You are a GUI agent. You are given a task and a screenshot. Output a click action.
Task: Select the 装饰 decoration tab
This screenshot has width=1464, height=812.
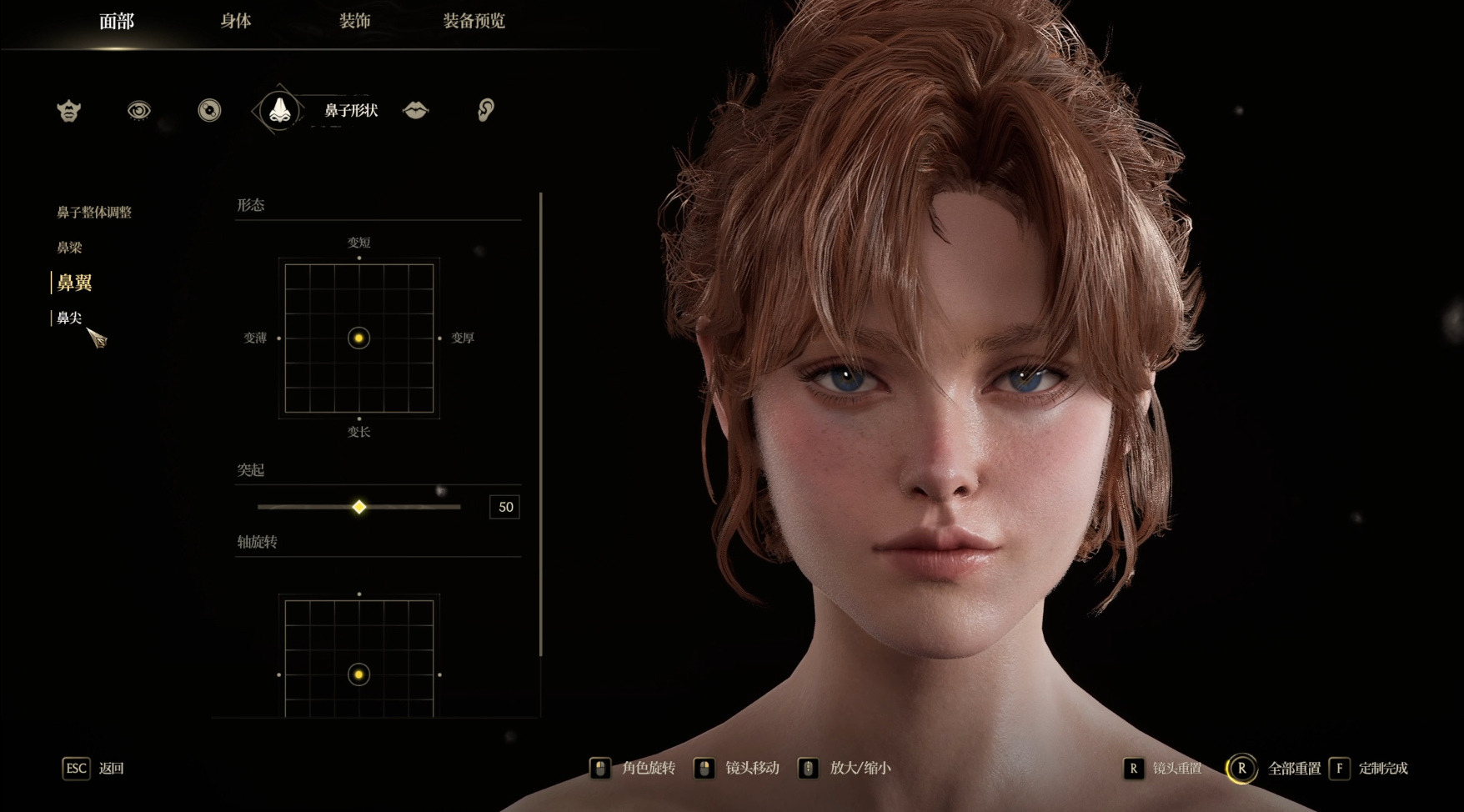tap(354, 22)
